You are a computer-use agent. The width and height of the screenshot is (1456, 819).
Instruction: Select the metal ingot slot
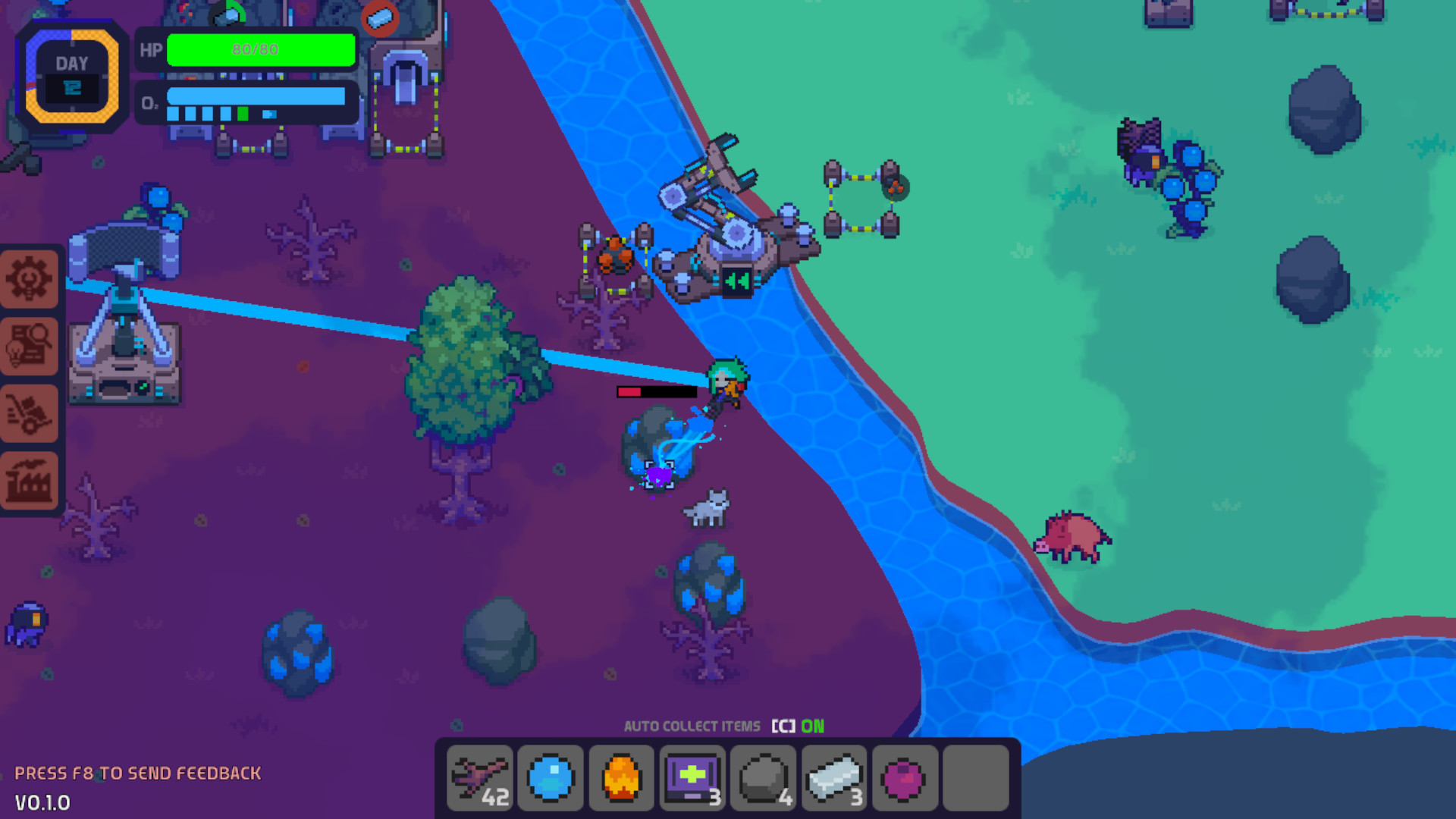[835, 777]
